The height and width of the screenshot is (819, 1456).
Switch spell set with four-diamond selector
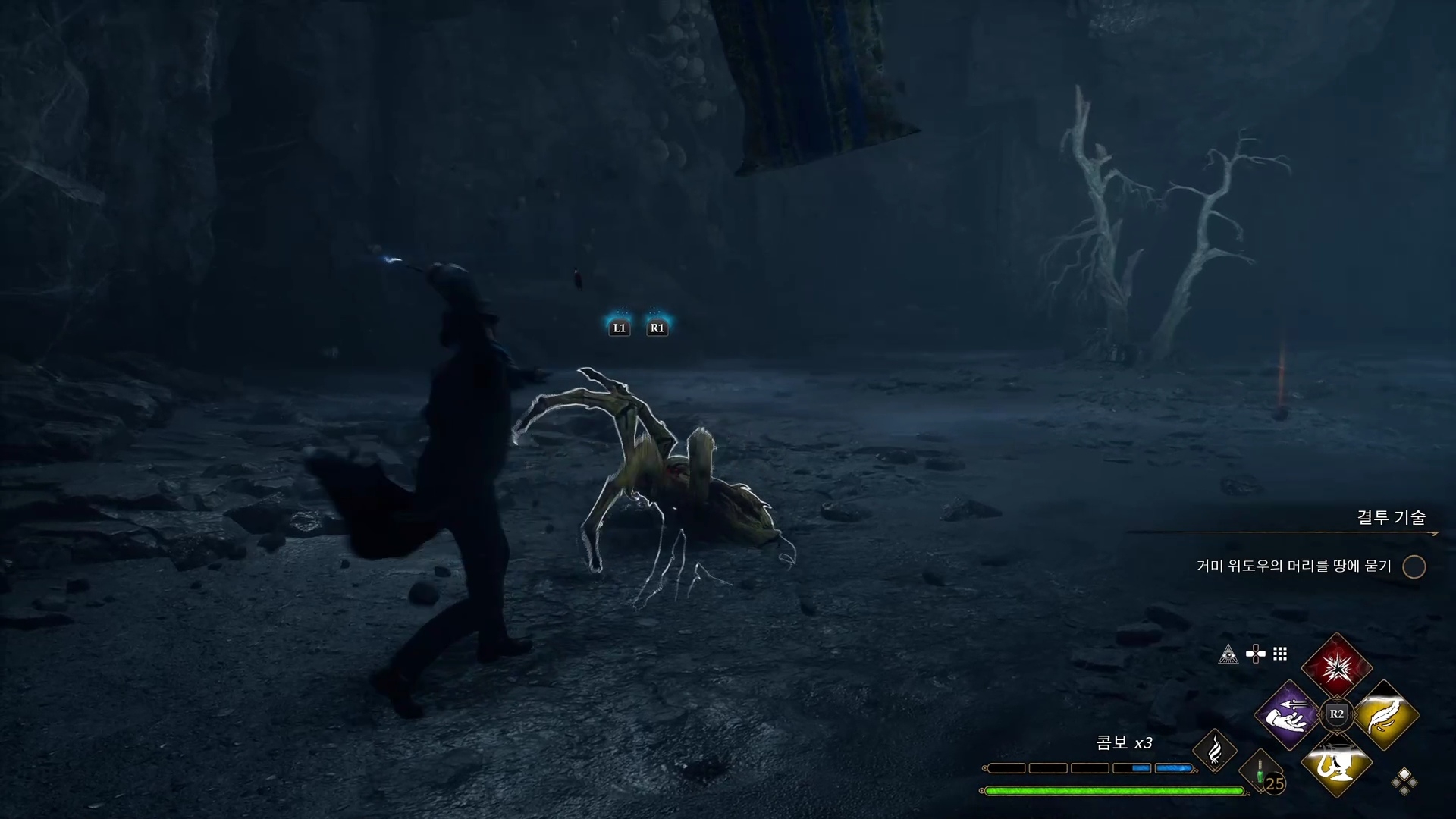(x=1404, y=781)
